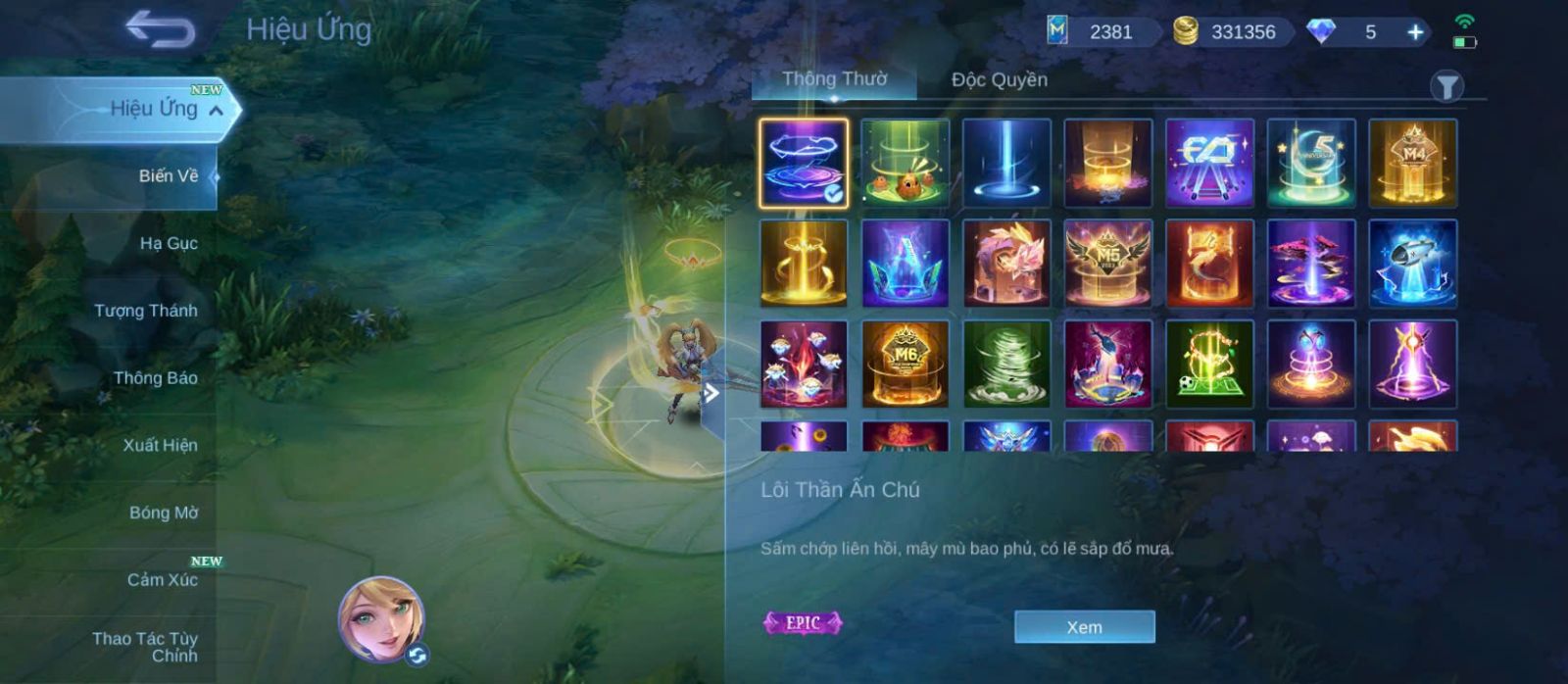Select the Hạ Gục category
Viewport: 1568px width, 684px height.
[x=168, y=243]
